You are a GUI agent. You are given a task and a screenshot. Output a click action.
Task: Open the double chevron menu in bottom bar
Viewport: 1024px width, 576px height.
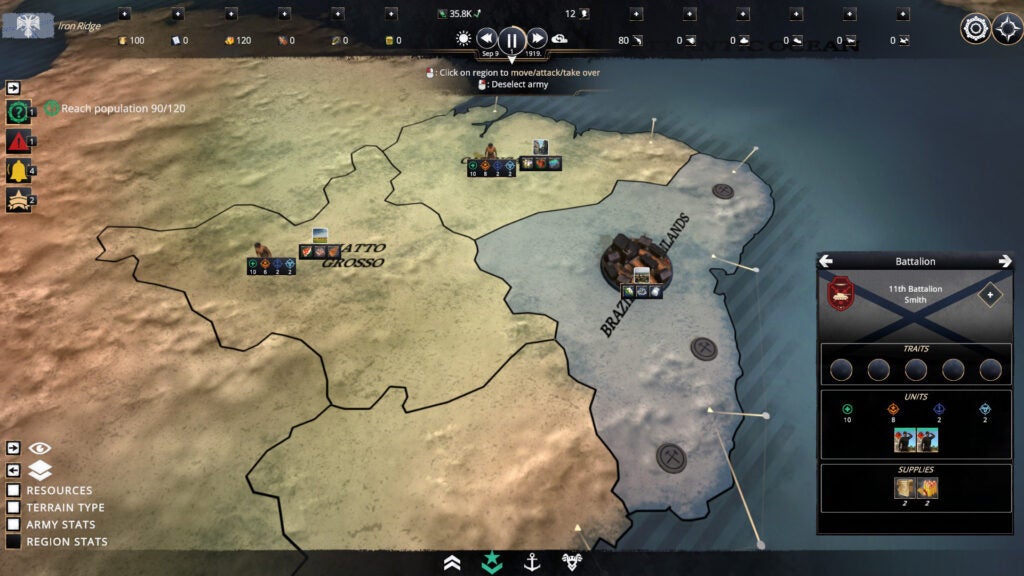[x=452, y=563]
